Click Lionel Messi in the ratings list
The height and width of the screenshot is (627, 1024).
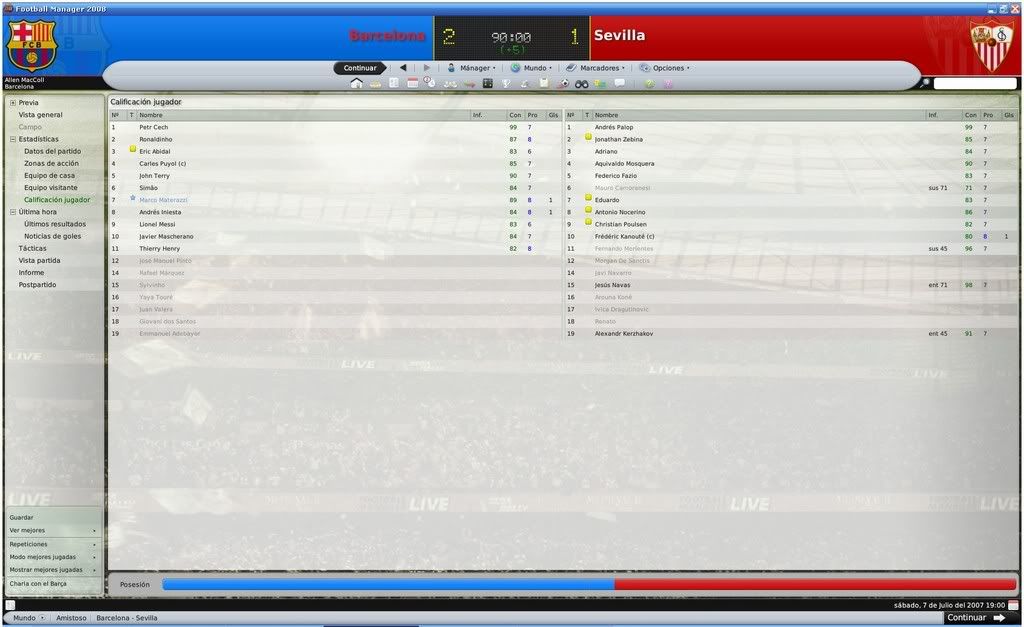(x=158, y=224)
